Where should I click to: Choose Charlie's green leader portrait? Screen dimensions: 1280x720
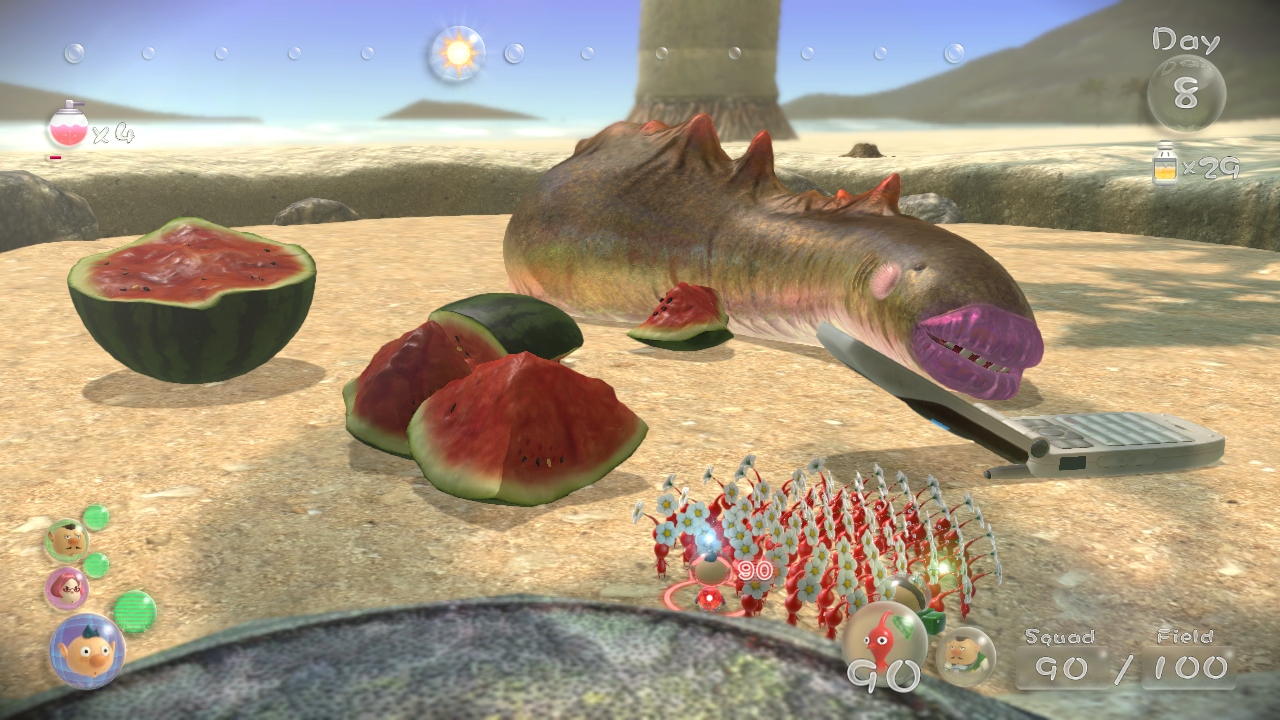tap(66, 540)
